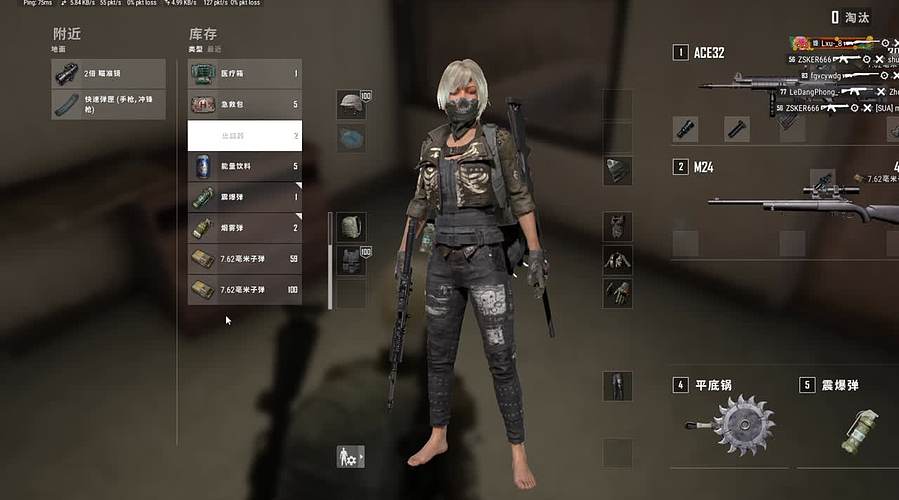The width and height of the screenshot is (899, 500).
Task: Select the energy drink (能量饮料) row
Action: click(x=245, y=166)
